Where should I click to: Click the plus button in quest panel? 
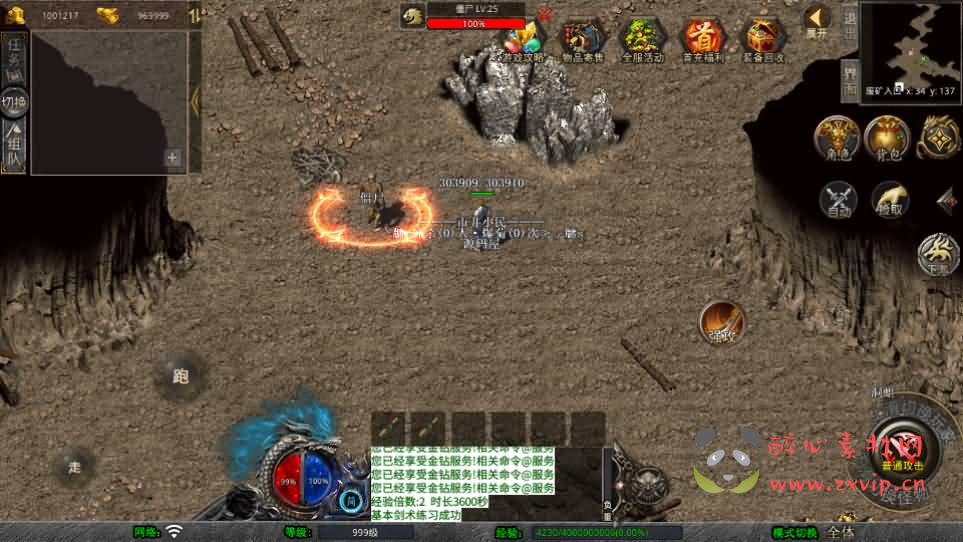[173, 157]
